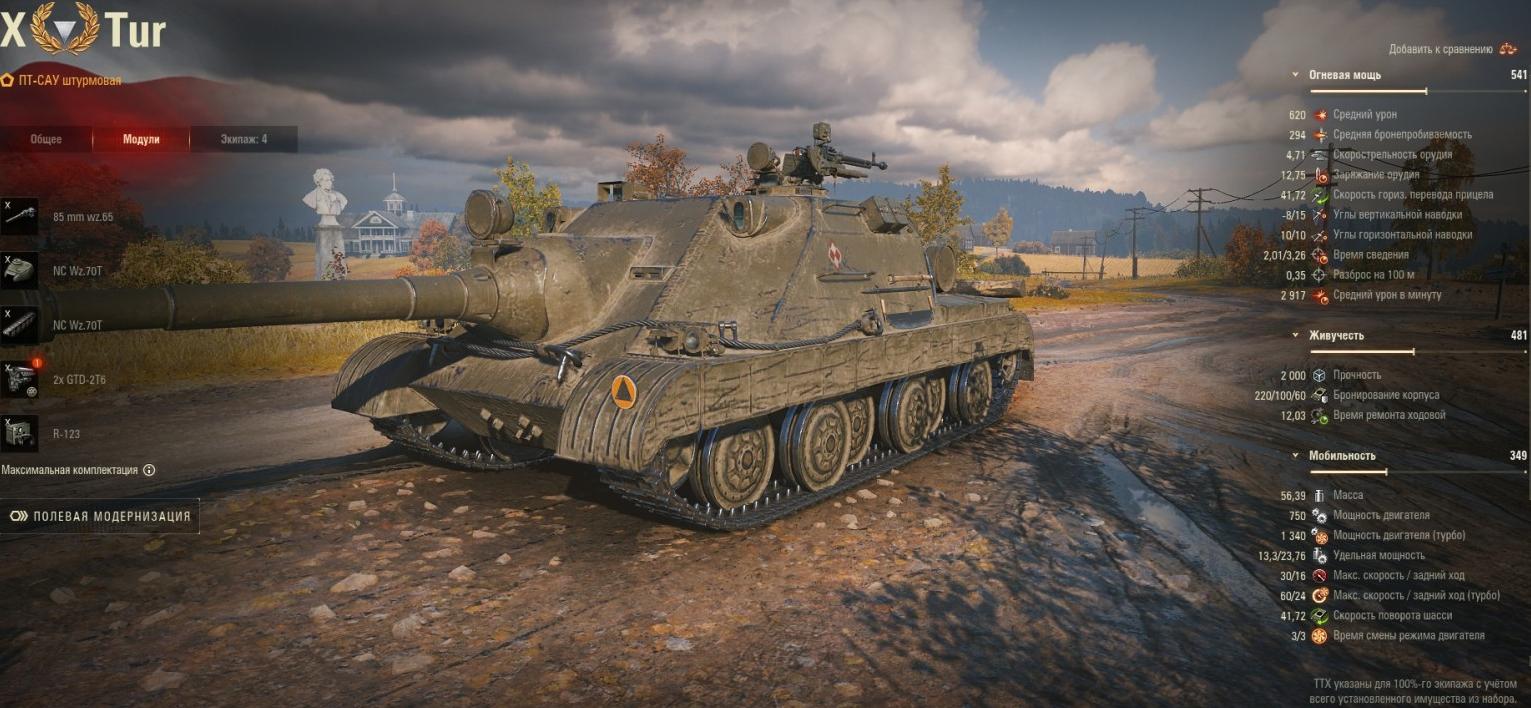Select the R-123 radio module
The height and width of the screenshot is (708, 1531).
click(x=20, y=434)
